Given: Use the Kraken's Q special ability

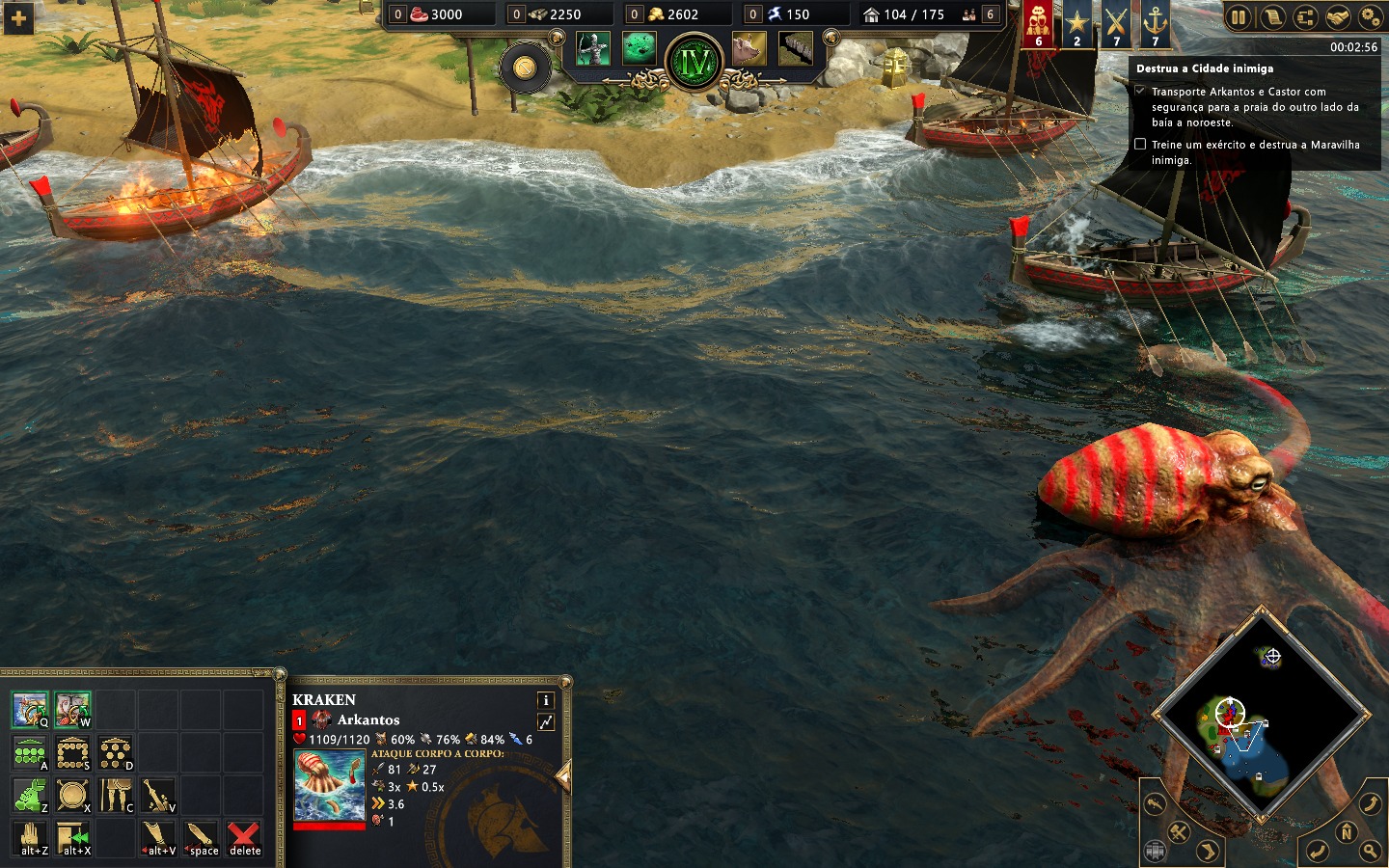Looking at the screenshot, I should pyautogui.click(x=30, y=709).
